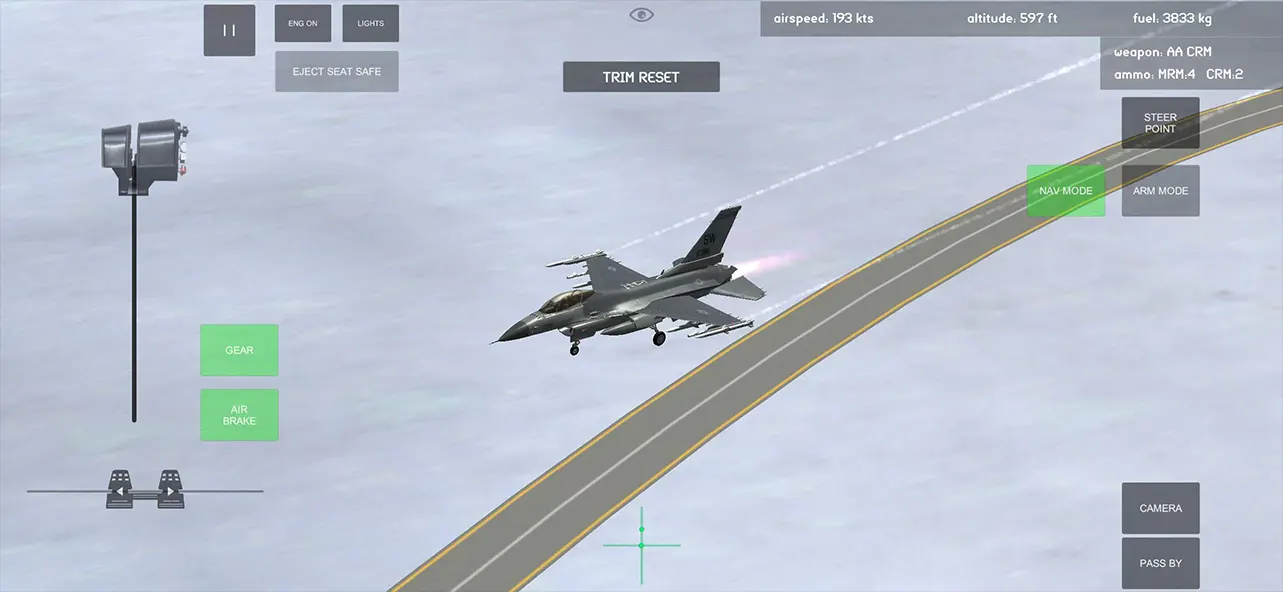Screen dimensions: 1283x592
Task: Change the CAMERA view
Action: click(x=1160, y=508)
